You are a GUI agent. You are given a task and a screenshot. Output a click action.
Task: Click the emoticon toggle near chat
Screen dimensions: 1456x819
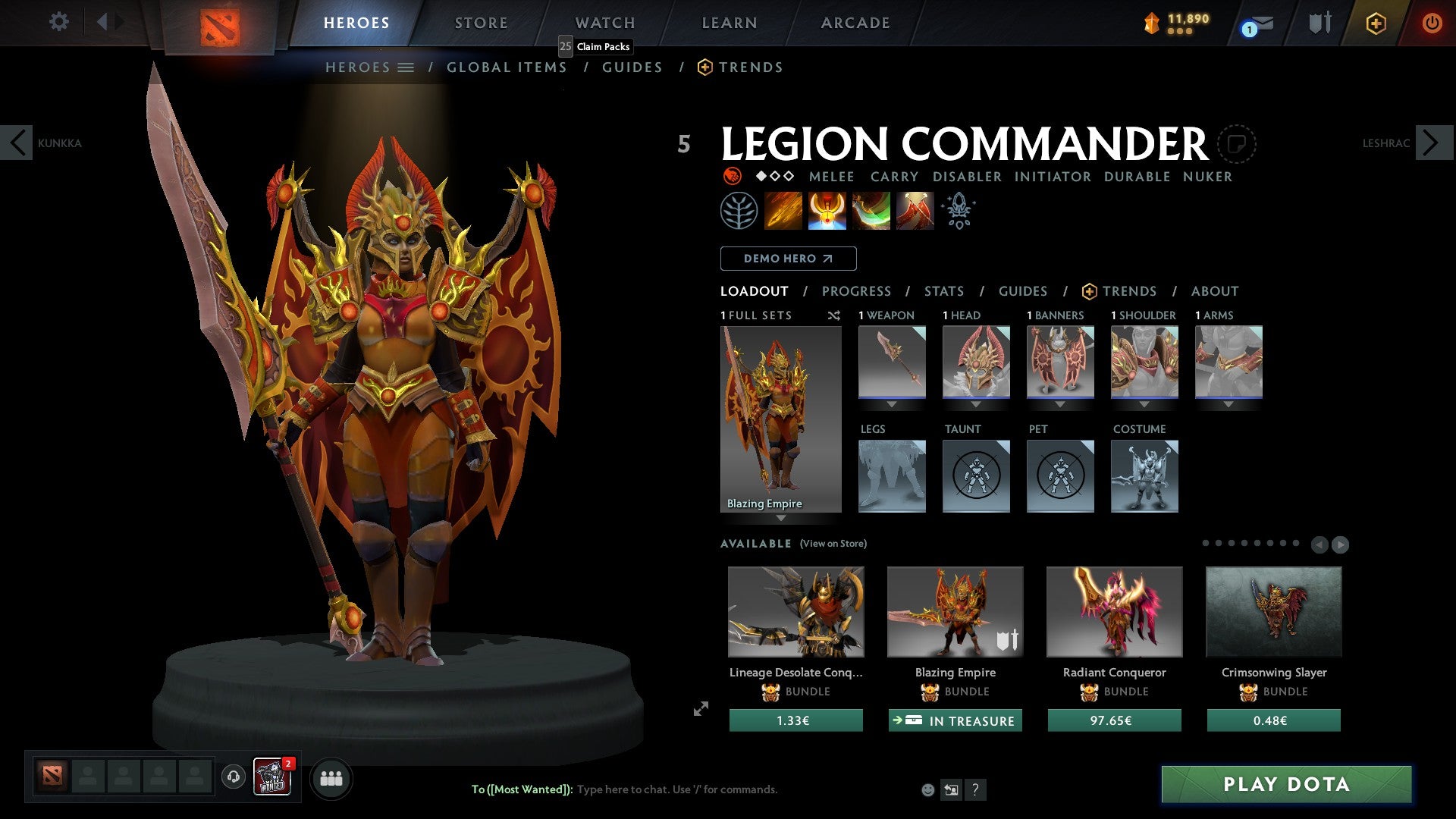pos(927,789)
